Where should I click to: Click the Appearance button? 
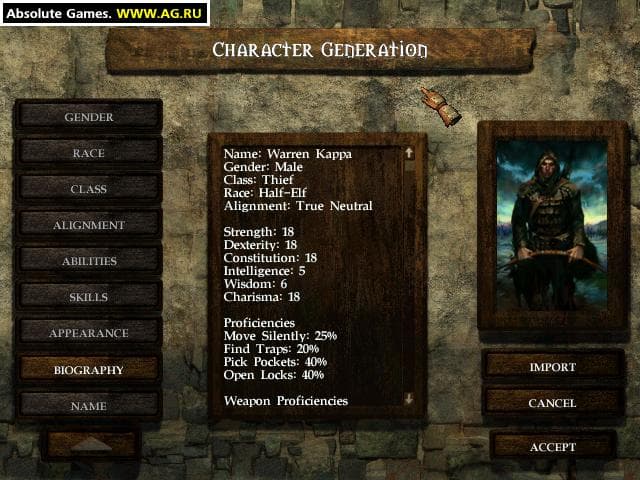pyautogui.click(x=89, y=333)
